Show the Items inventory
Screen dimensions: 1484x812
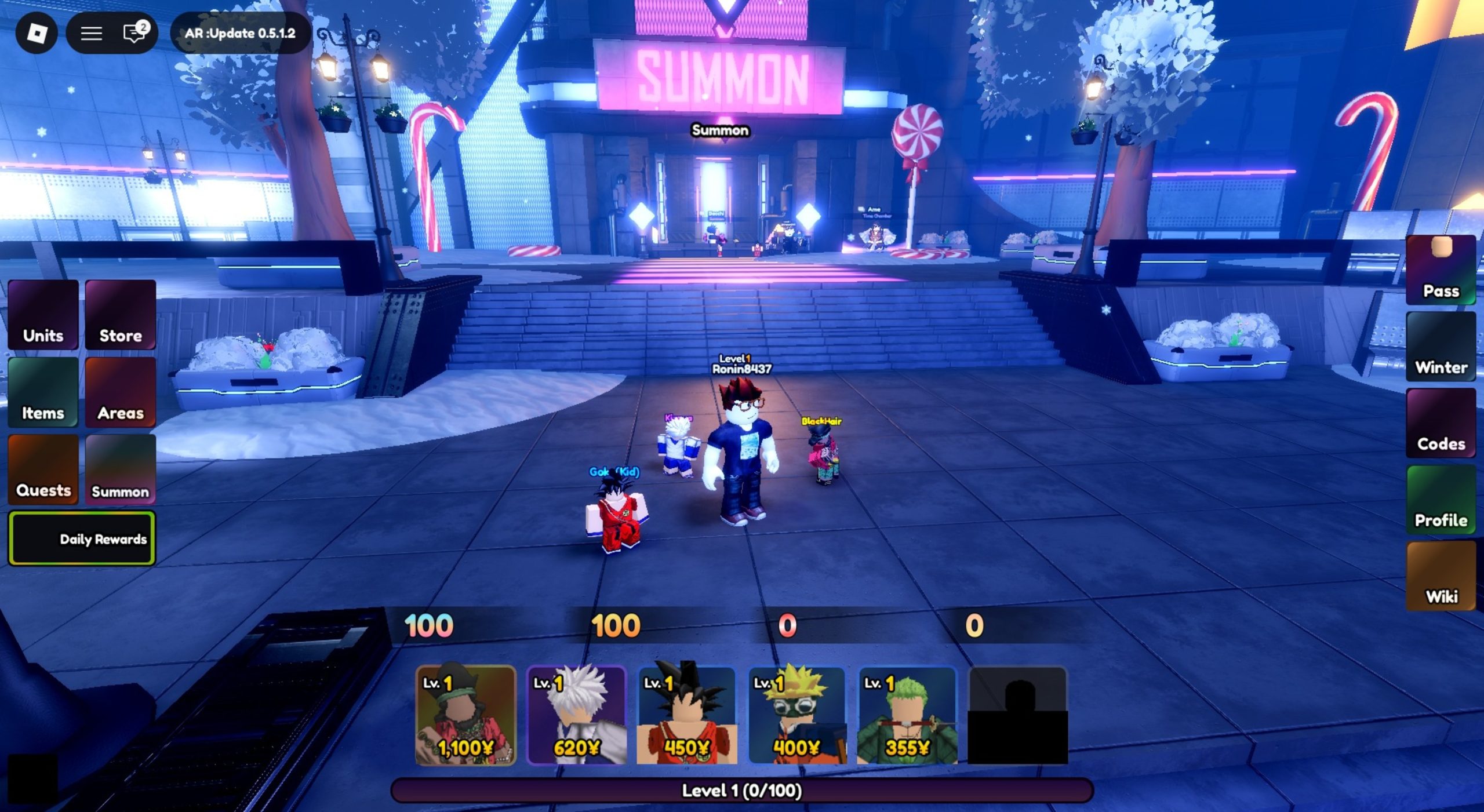click(x=43, y=392)
